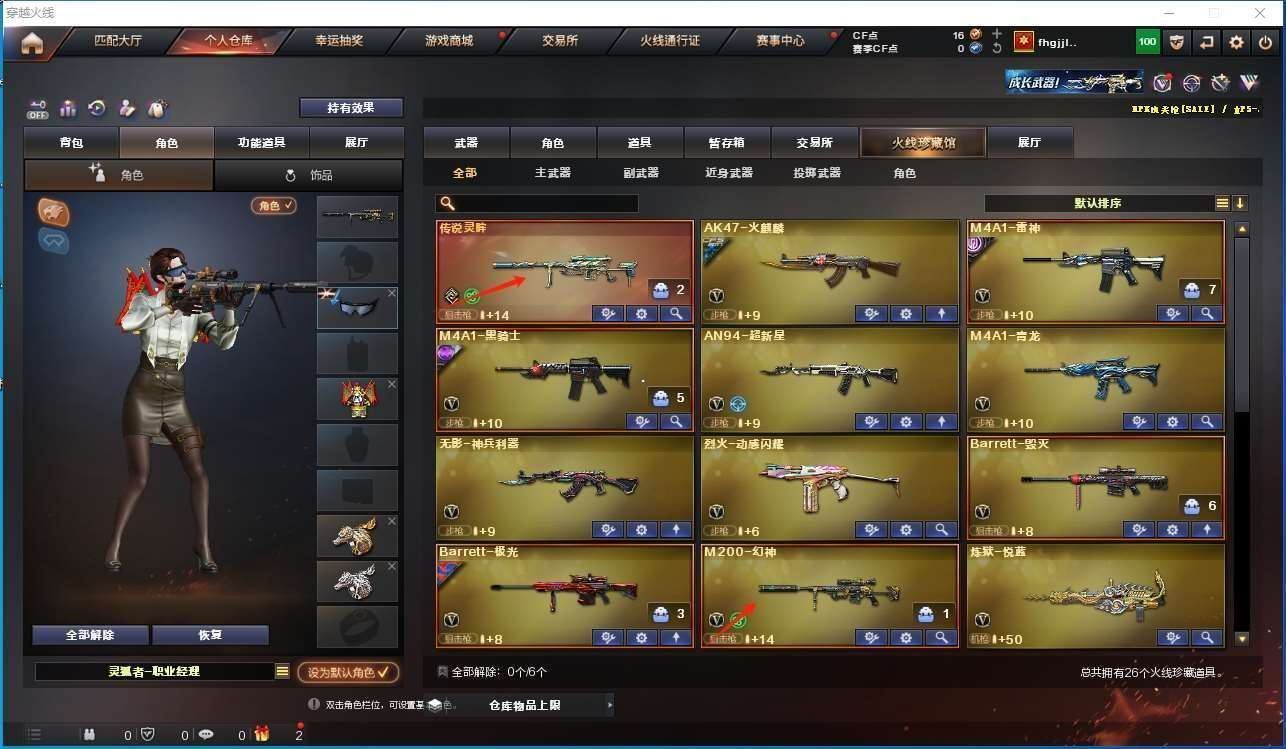Screen dimensions: 1286x749
Task: Open the 默认排序 sort dropdown
Action: pyautogui.click(x=1098, y=203)
